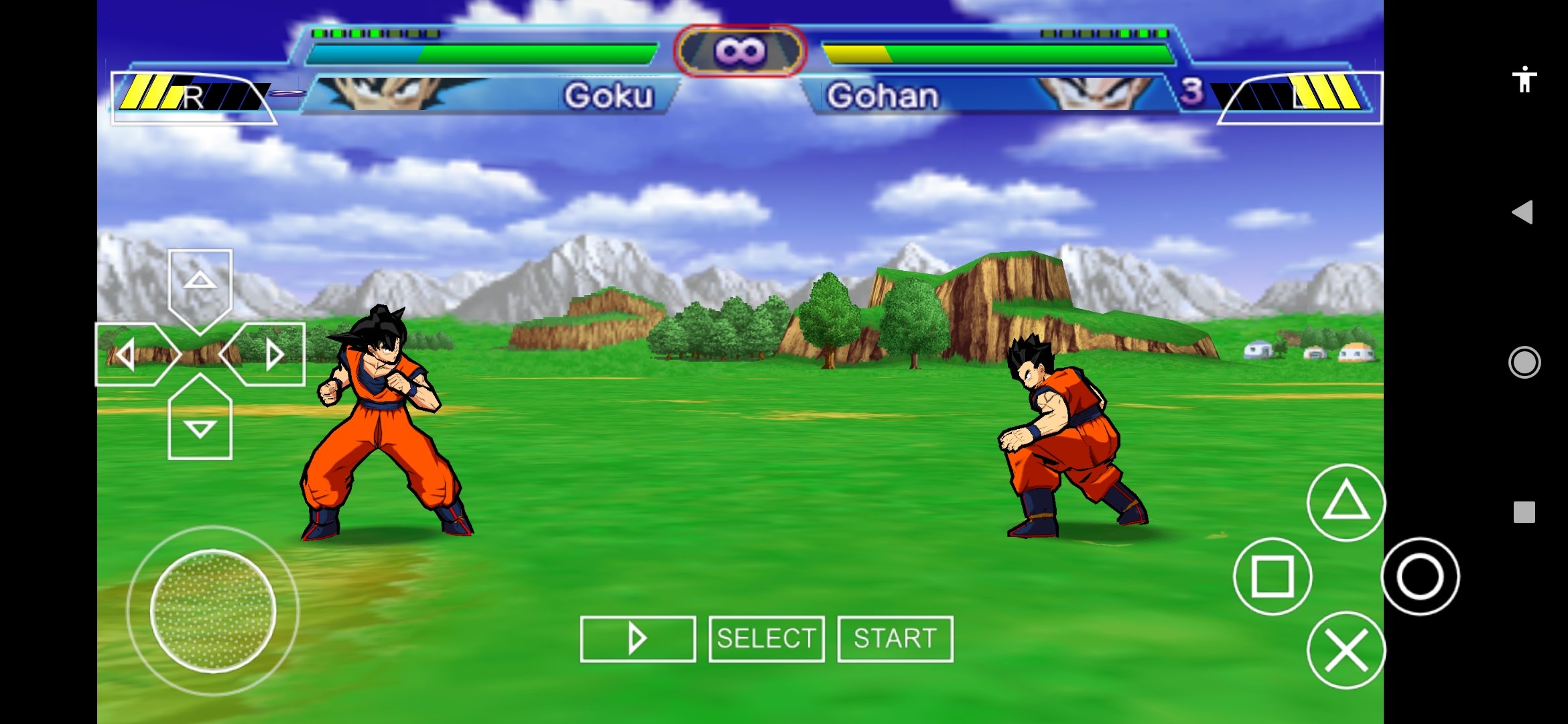Tap the circle face button
This screenshot has width=1568, height=724.
click(1420, 577)
